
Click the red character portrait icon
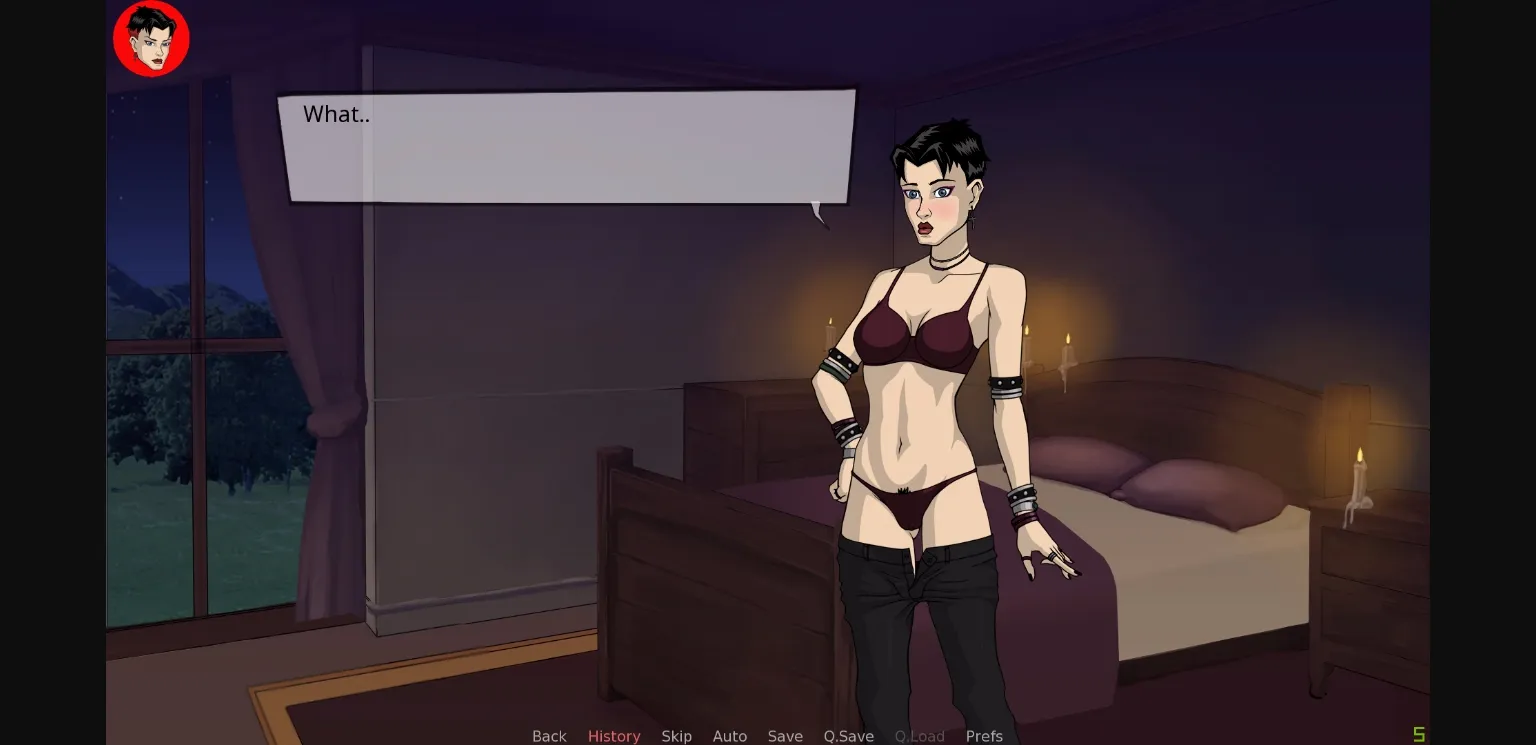151,38
